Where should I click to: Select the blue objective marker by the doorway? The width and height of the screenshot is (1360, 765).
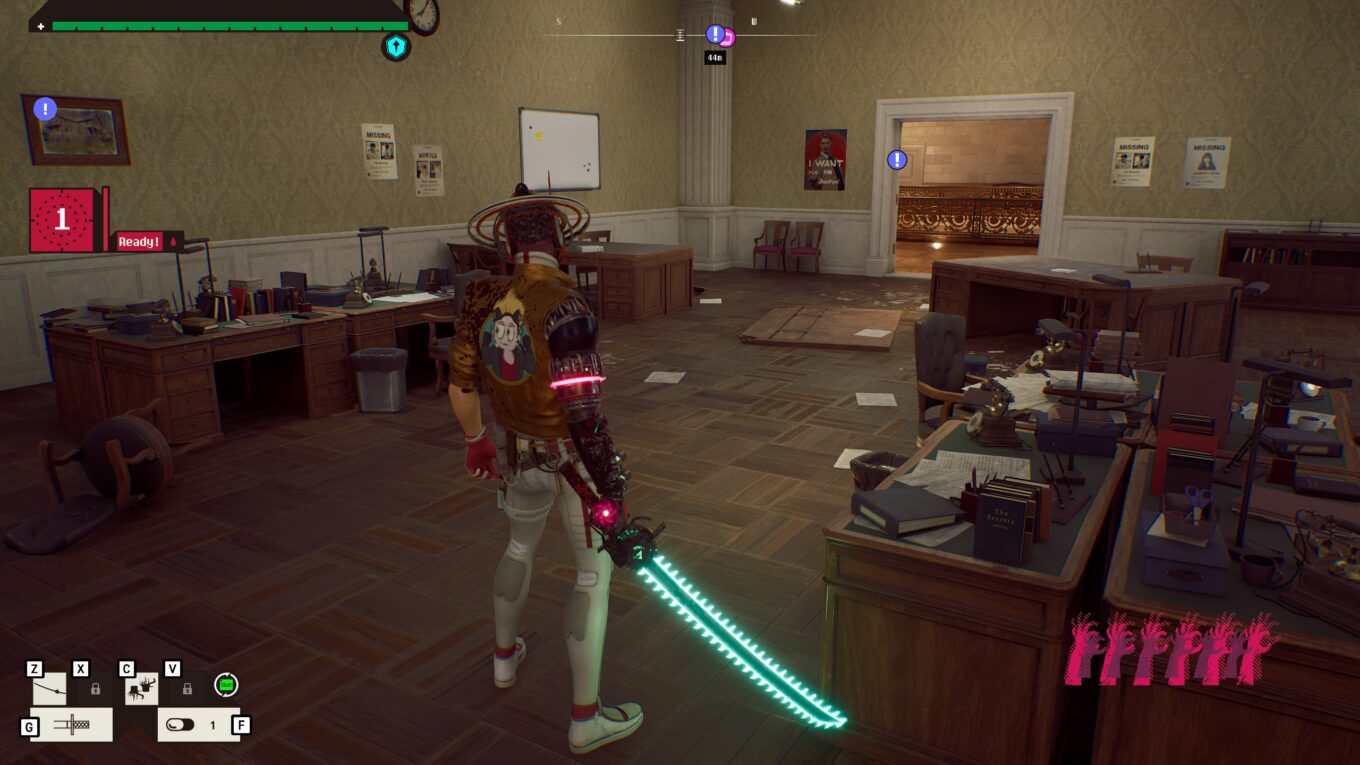tap(897, 159)
